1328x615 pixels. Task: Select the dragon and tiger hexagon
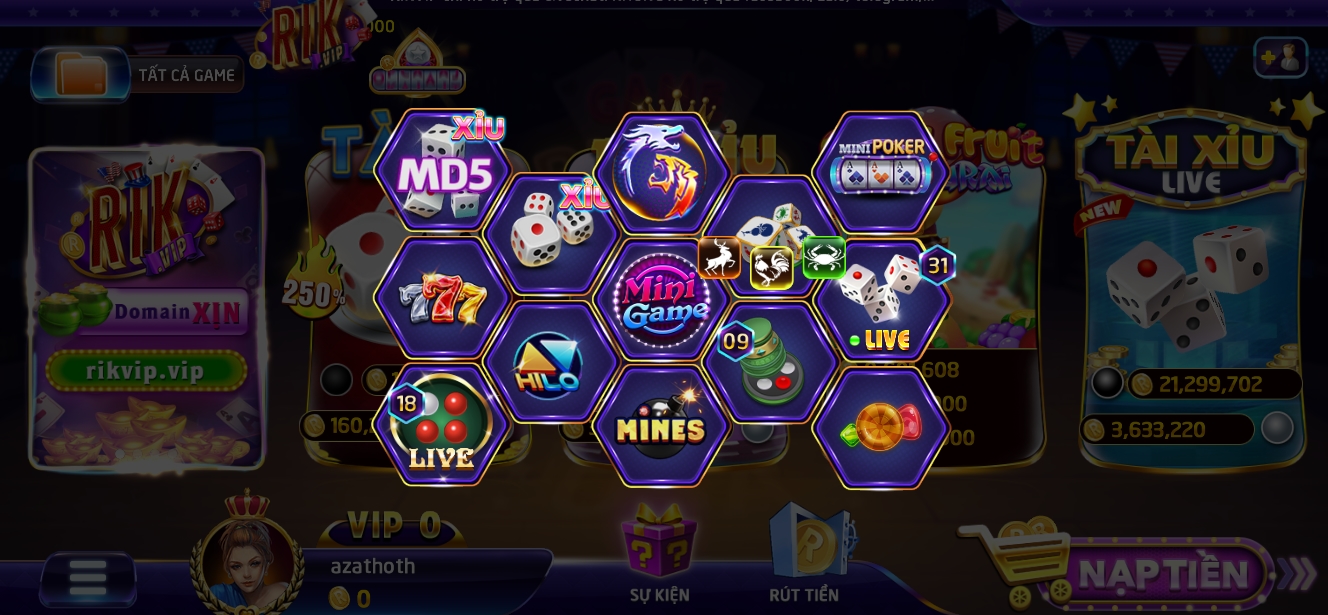660,172
